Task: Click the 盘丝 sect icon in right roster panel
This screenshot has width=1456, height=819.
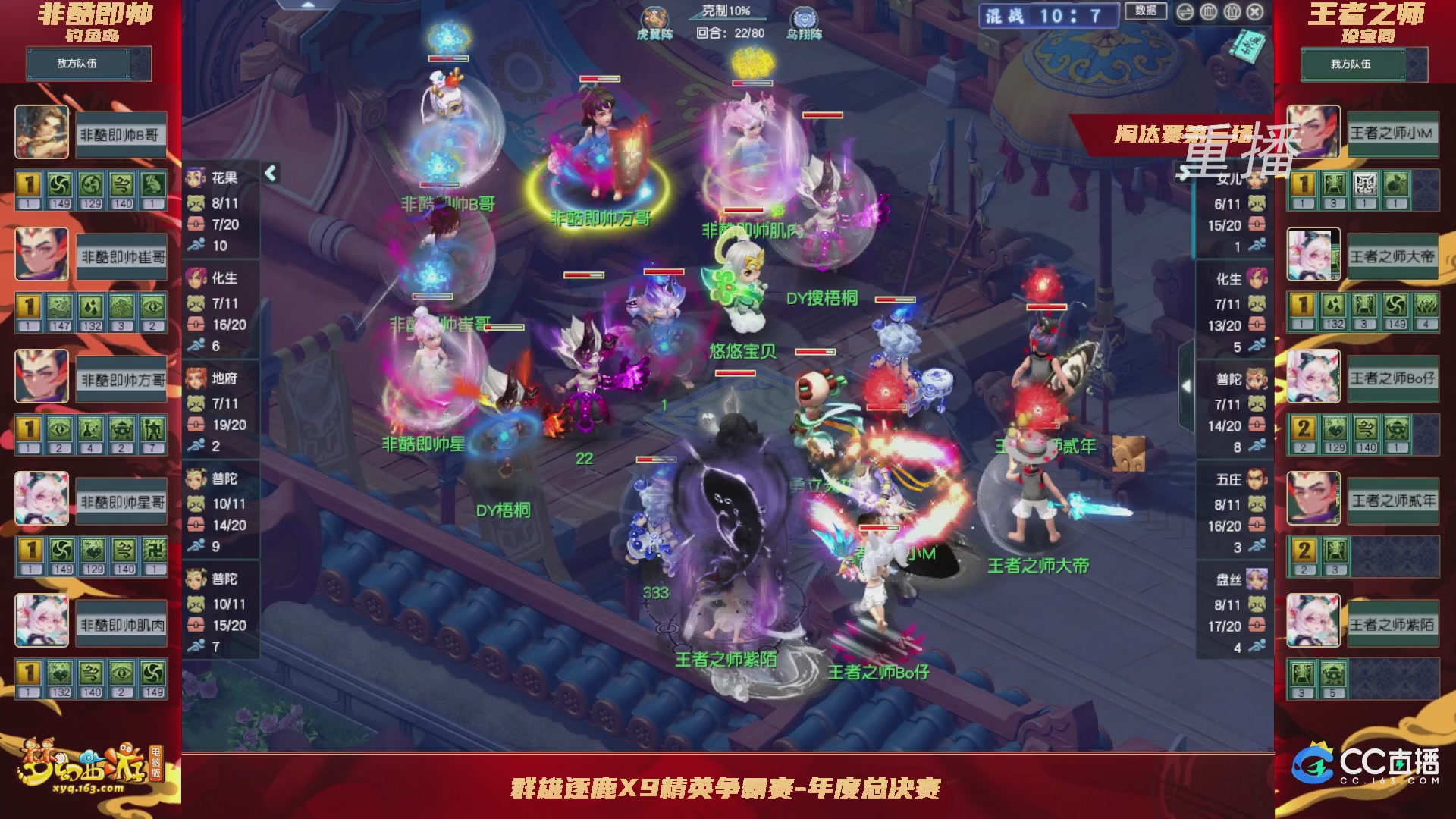Action: 1256,579
